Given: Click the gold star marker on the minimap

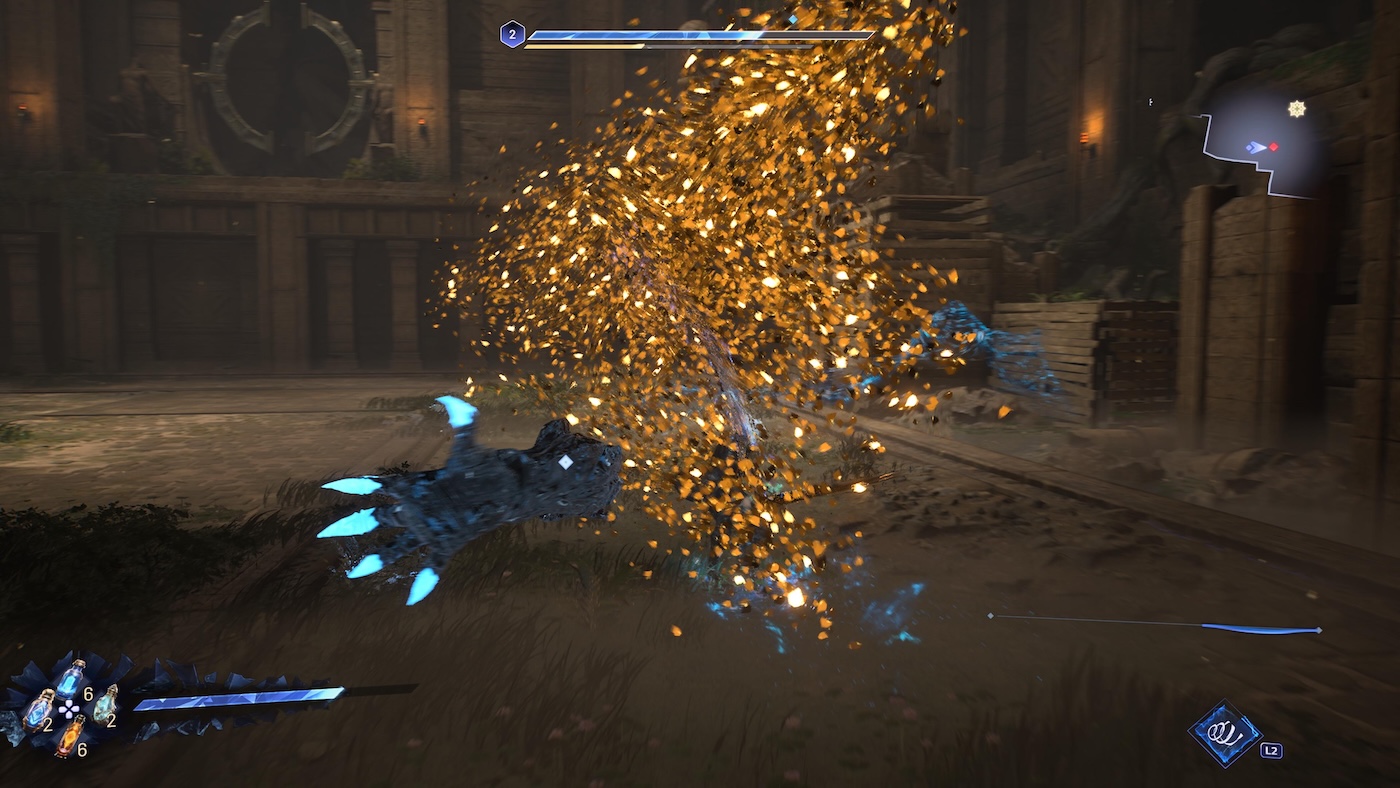Looking at the screenshot, I should pyautogui.click(x=1297, y=109).
